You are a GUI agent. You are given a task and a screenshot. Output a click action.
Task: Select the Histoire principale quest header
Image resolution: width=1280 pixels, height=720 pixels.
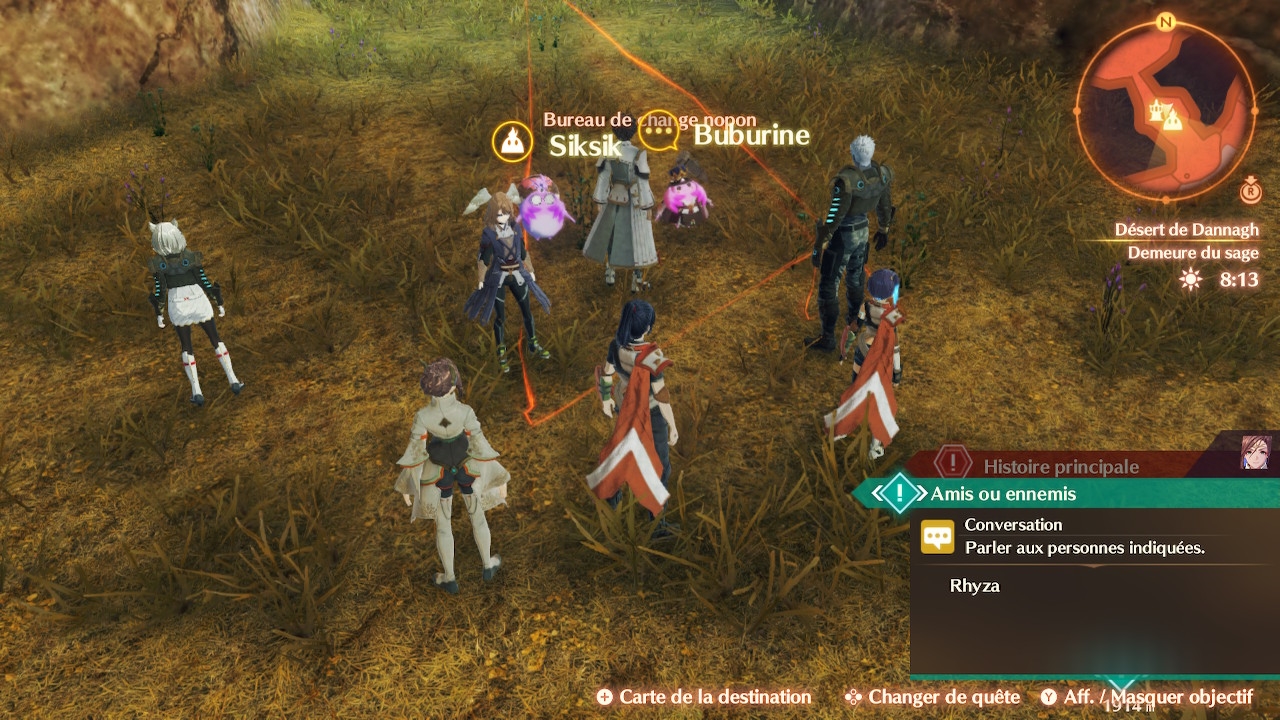point(1060,466)
